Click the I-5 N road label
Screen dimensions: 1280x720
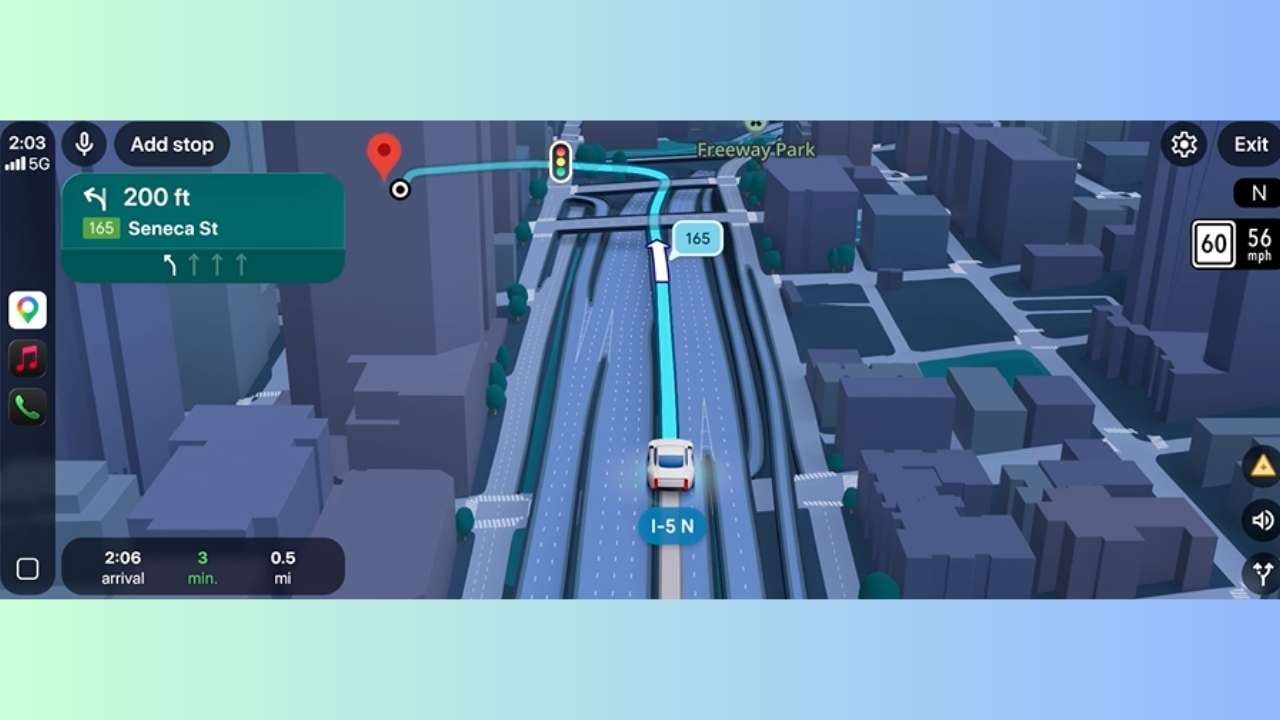(x=671, y=525)
